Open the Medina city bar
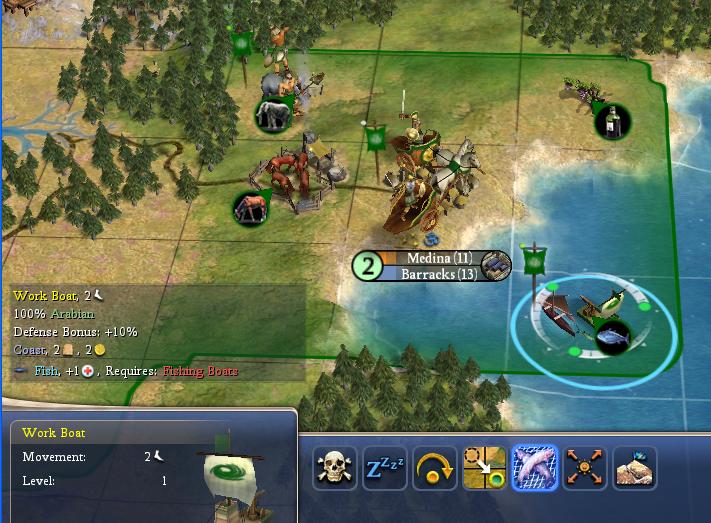 [x=440, y=266]
